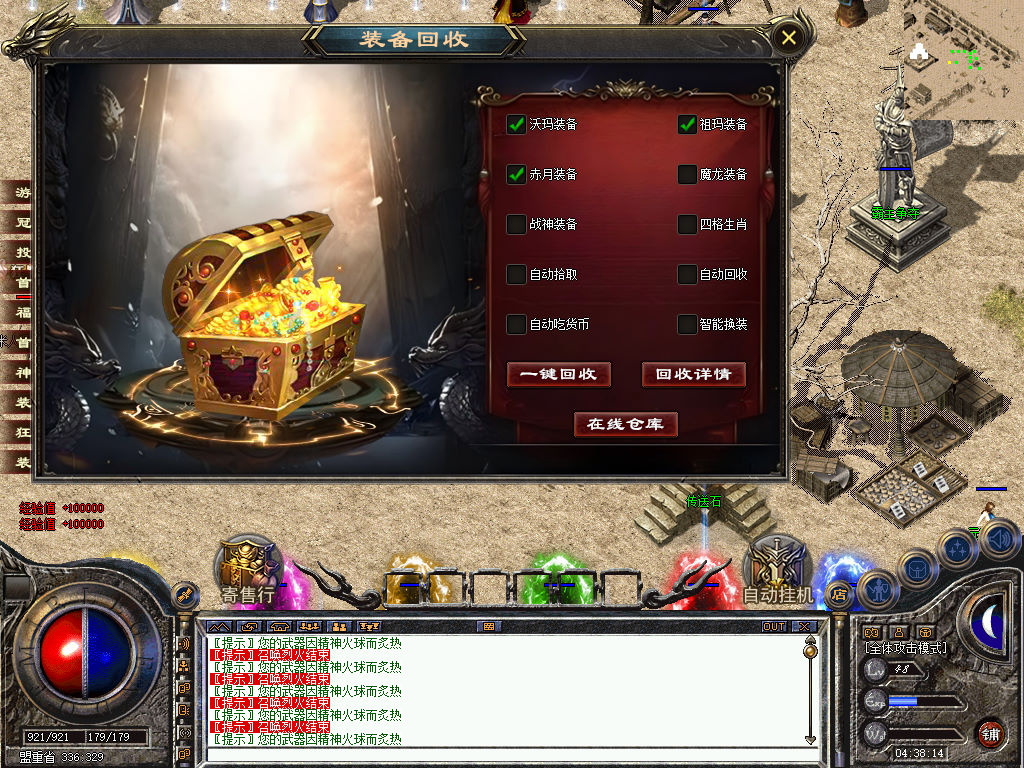Click the minimap

coord(962,55)
